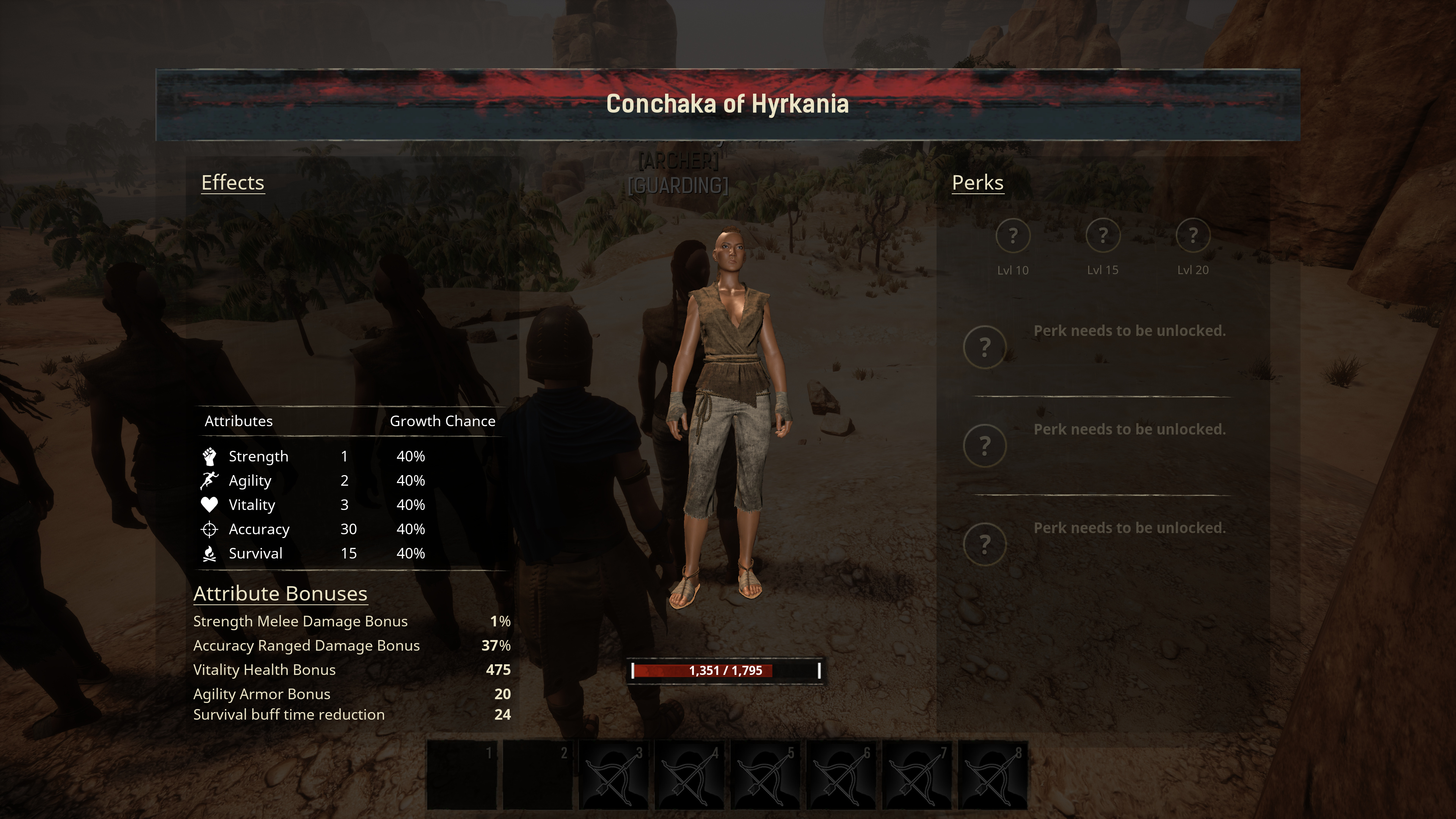This screenshot has height=819, width=1456.
Task: Select the Lvl 15 perk icon
Action: point(1102,235)
